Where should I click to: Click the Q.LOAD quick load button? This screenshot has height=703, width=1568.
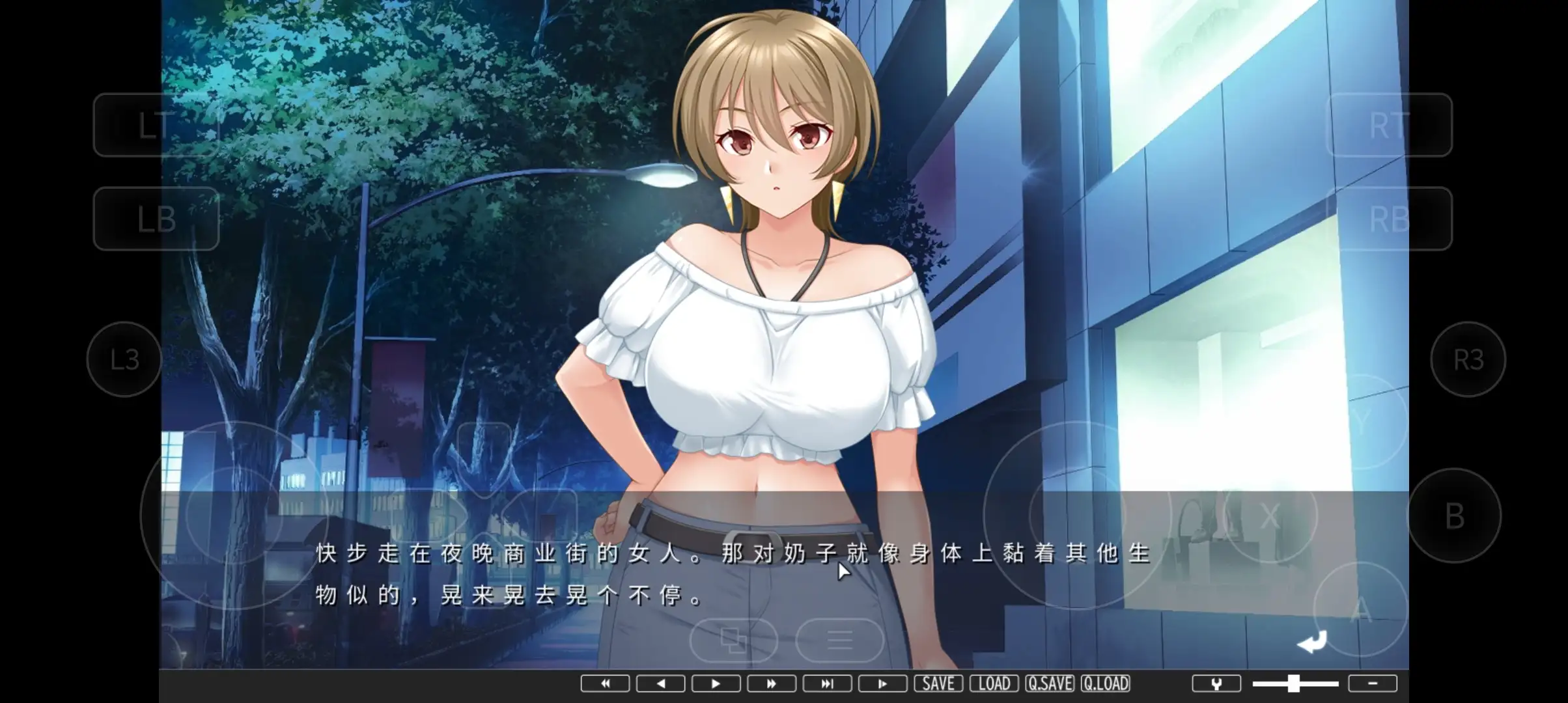coord(1106,683)
